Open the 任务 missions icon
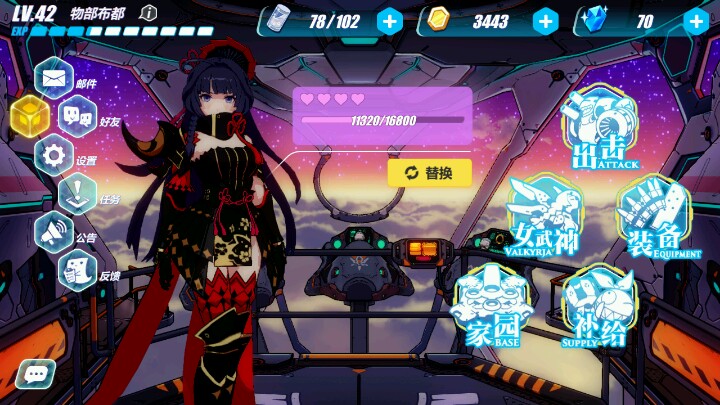The height and width of the screenshot is (405, 720). point(77,194)
